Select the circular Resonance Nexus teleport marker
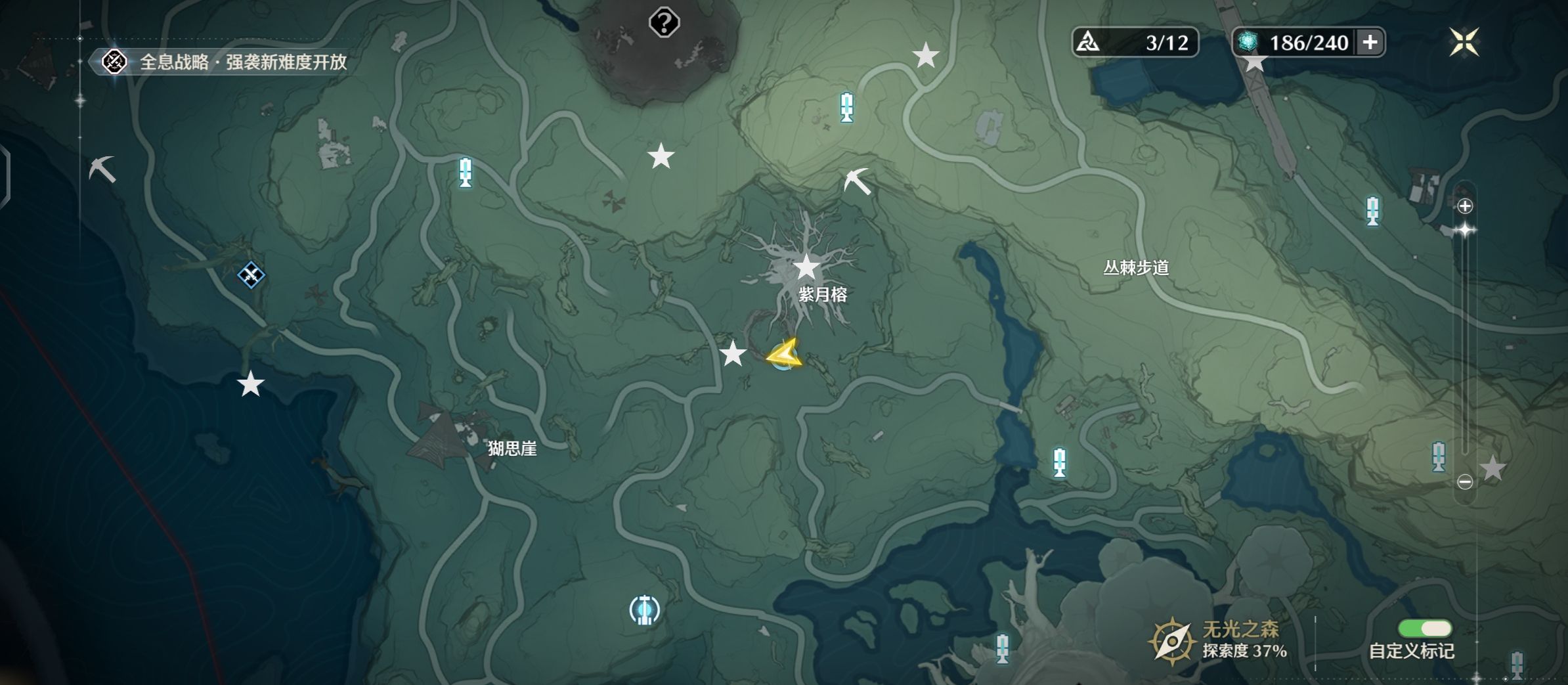Image resolution: width=1568 pixels, height=685 pixels. point(644,609)
